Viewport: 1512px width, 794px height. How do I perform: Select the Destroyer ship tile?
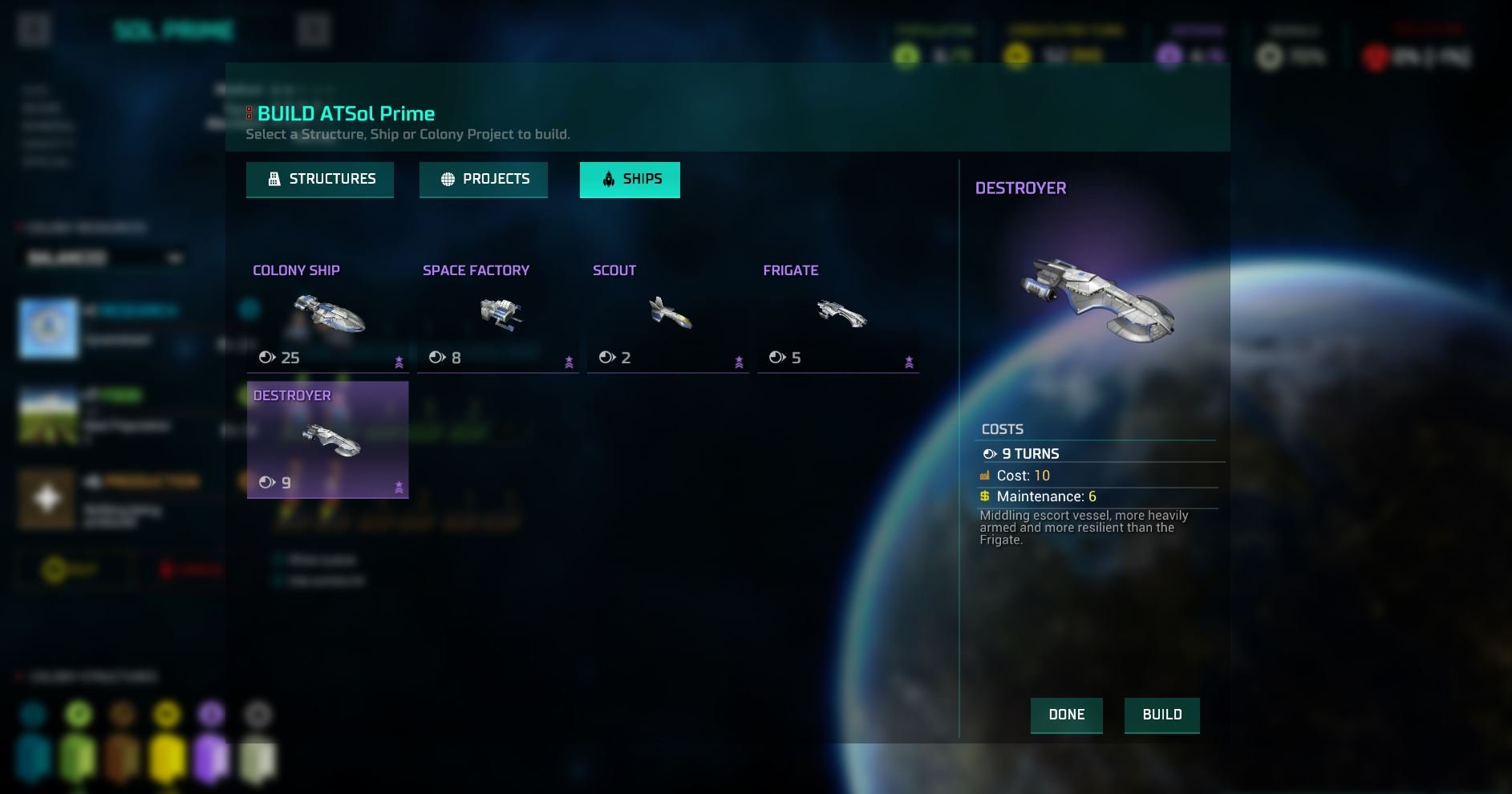[327, 440]
